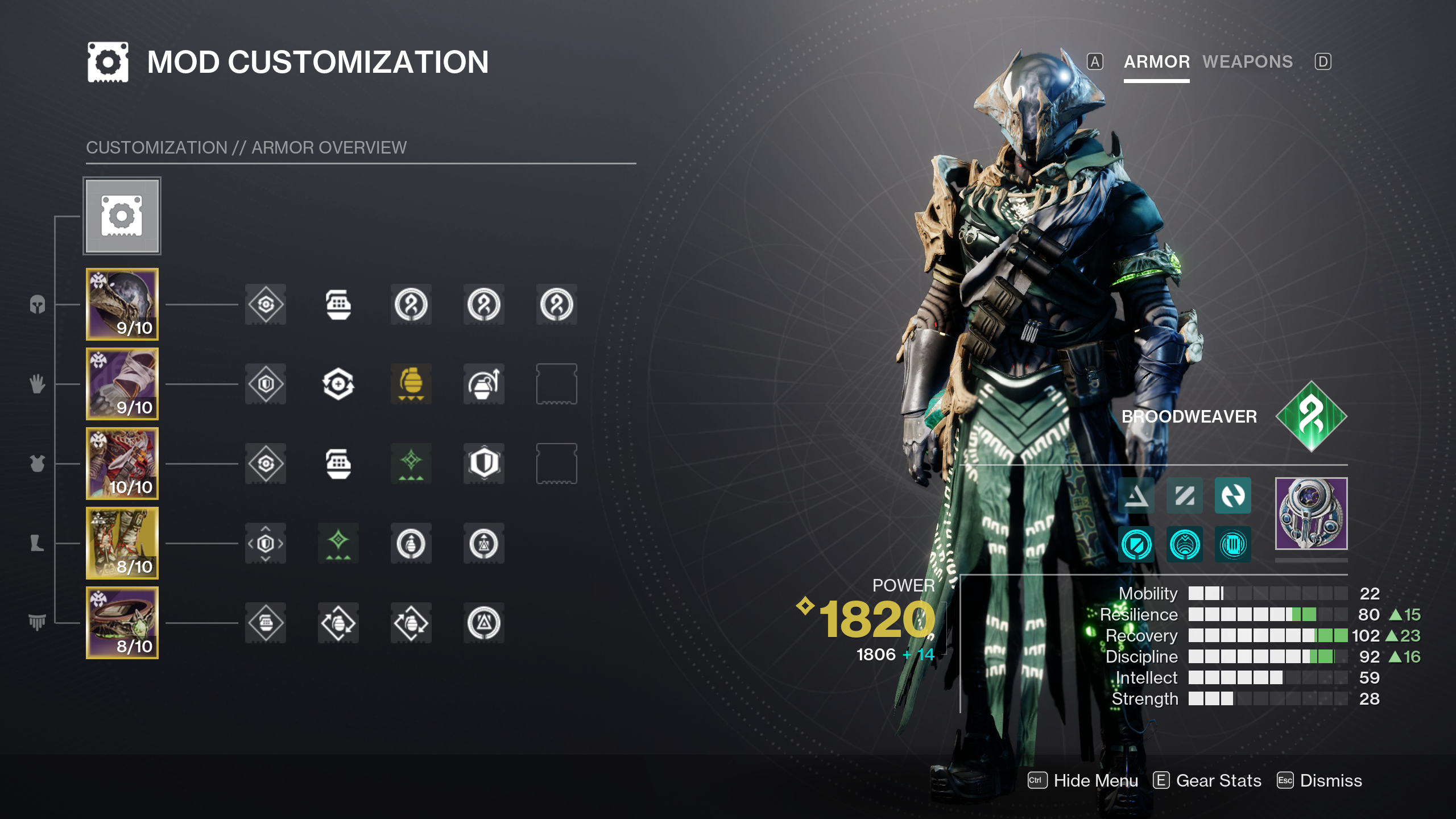Expand the general armor mods settings tile
Screen dimensions: 1456x819
tap(122, 216)
